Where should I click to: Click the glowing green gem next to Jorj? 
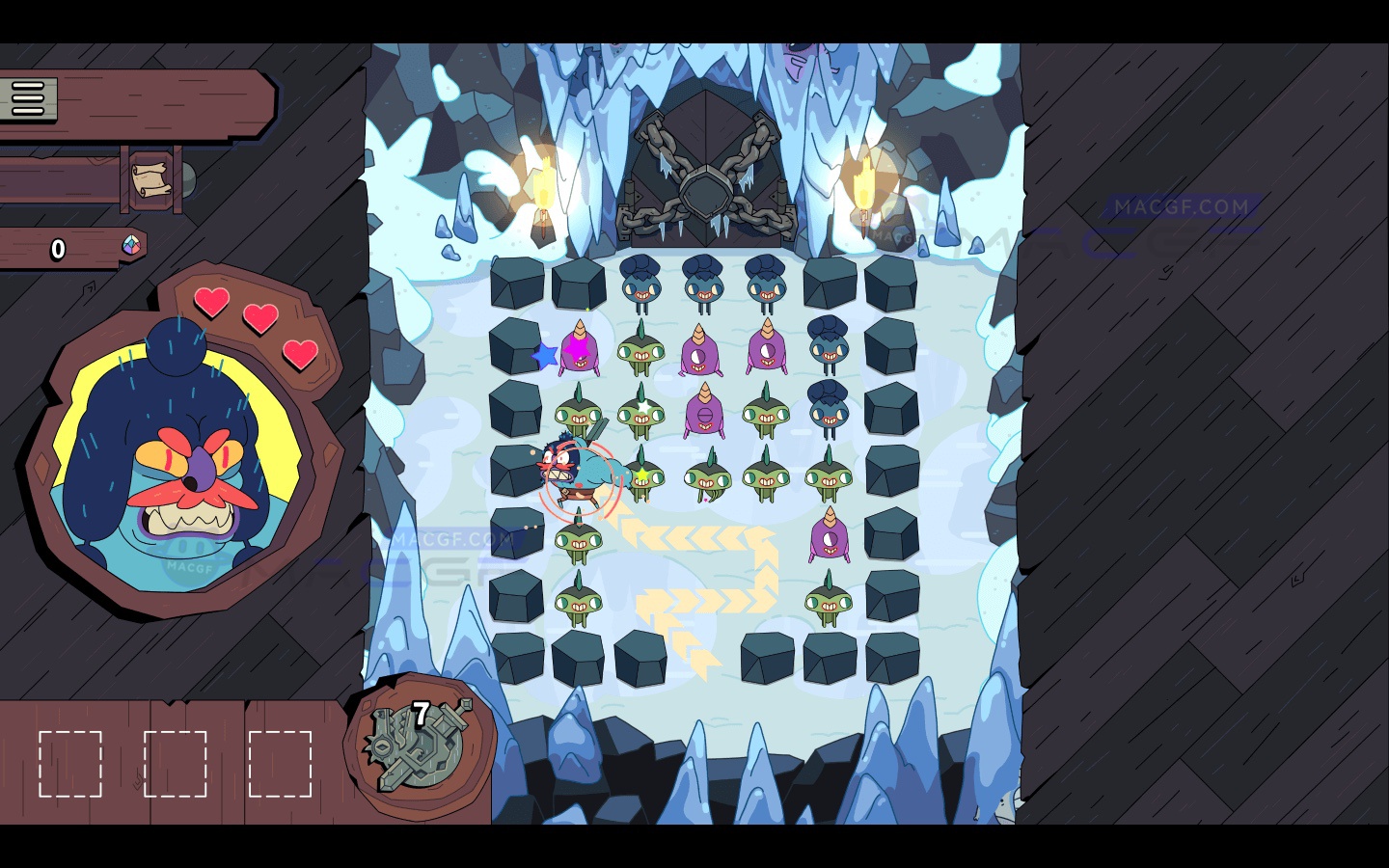[x=640, y=474]
